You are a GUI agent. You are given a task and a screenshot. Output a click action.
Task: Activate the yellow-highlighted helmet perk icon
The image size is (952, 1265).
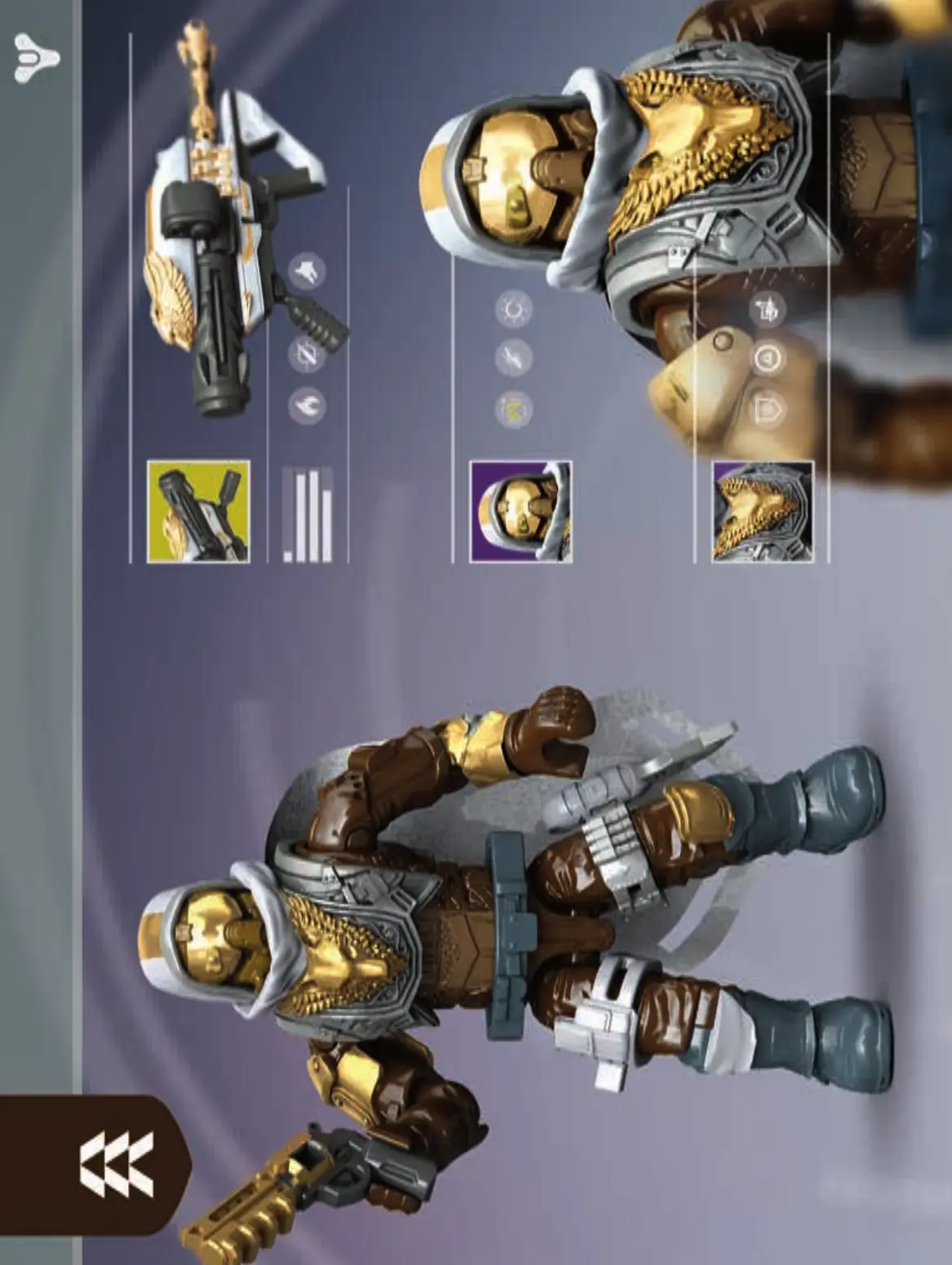tap(514, 408)
